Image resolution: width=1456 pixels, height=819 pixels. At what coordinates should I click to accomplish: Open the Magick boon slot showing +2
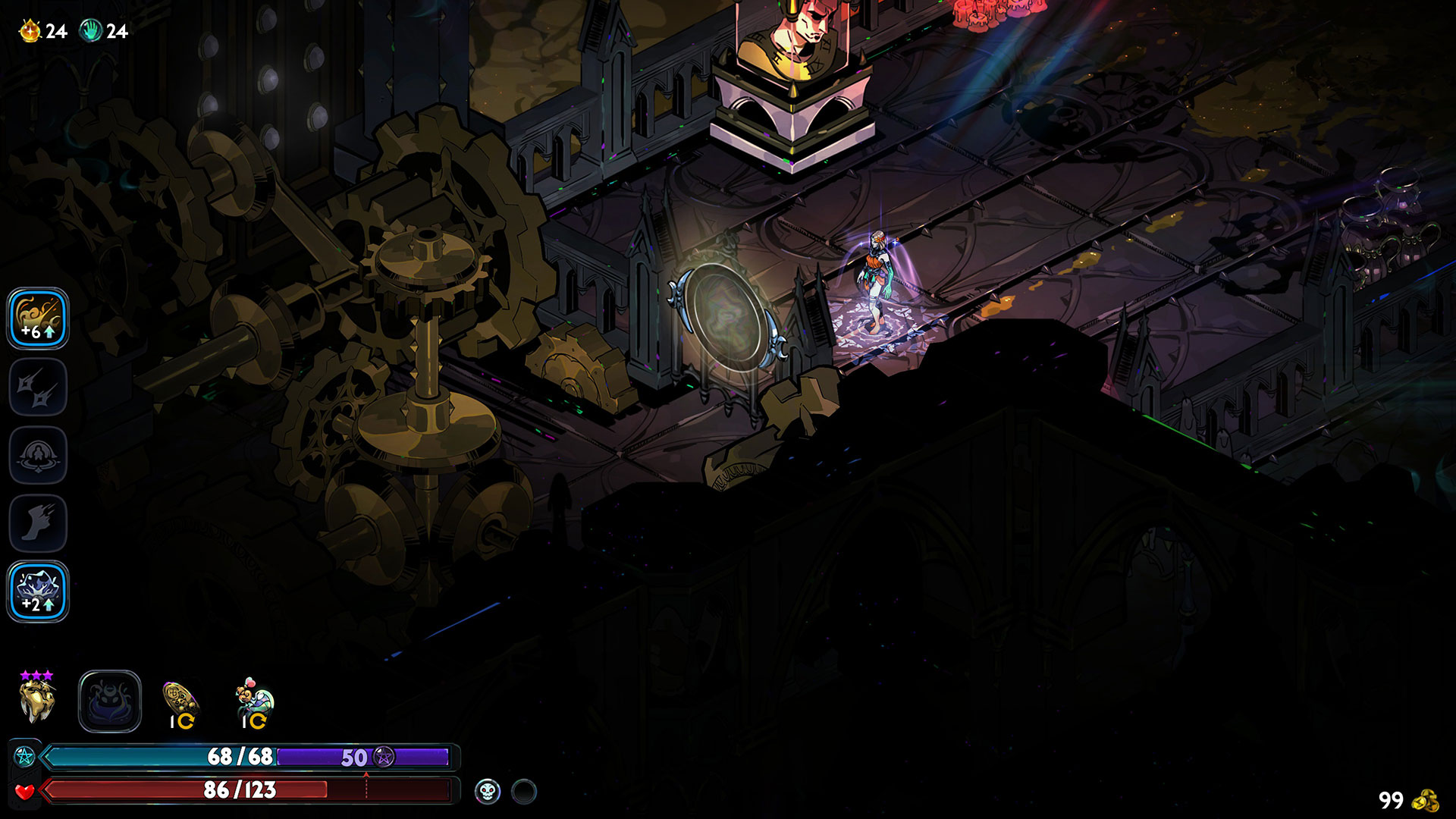pyautogui.click(x=38, y=591)
